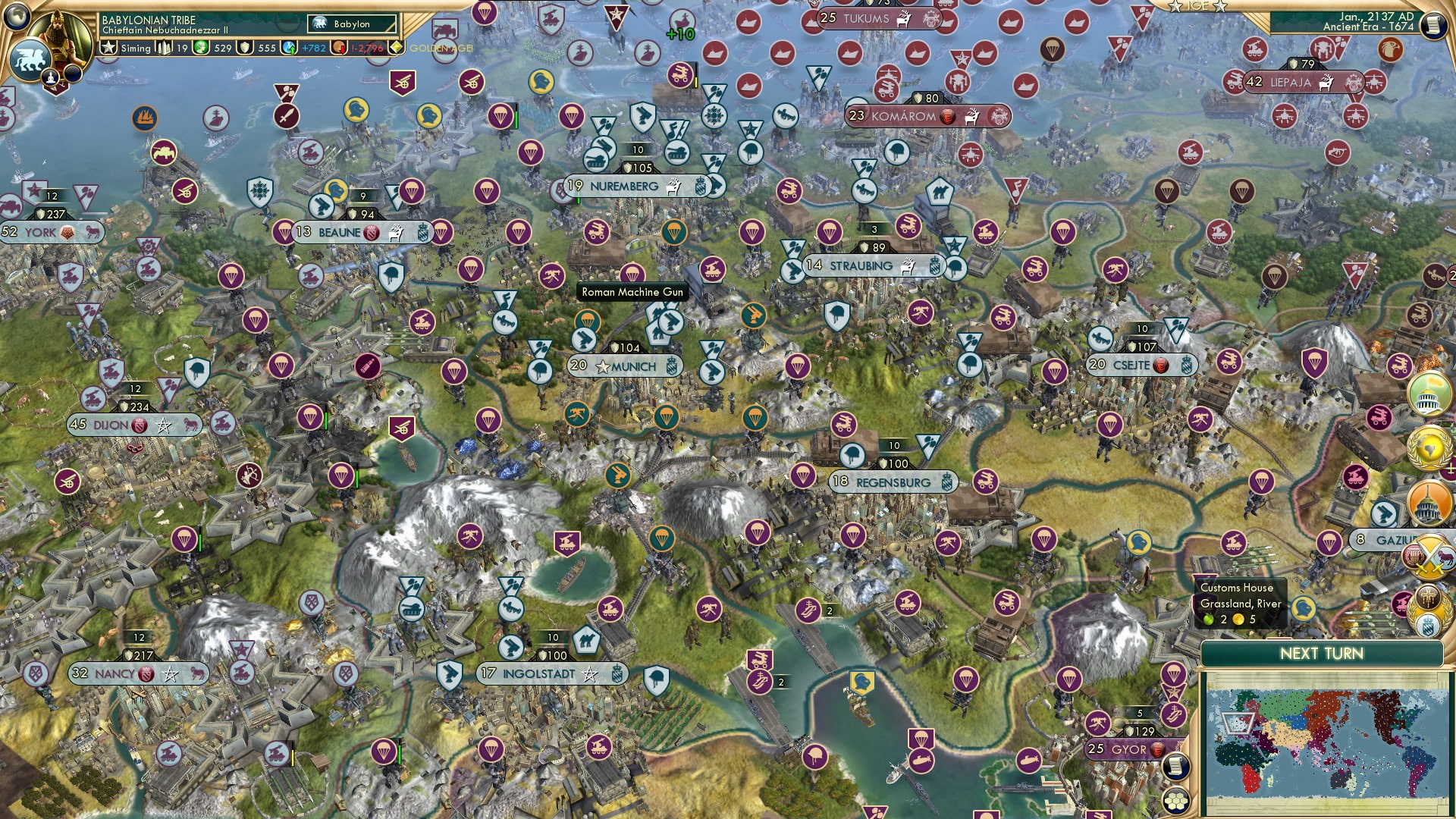Image resolution: width=1456 pixels, height=819 pixels.
Task: Open the Capitol dome victory progress icon
Action: (1427, 502)
